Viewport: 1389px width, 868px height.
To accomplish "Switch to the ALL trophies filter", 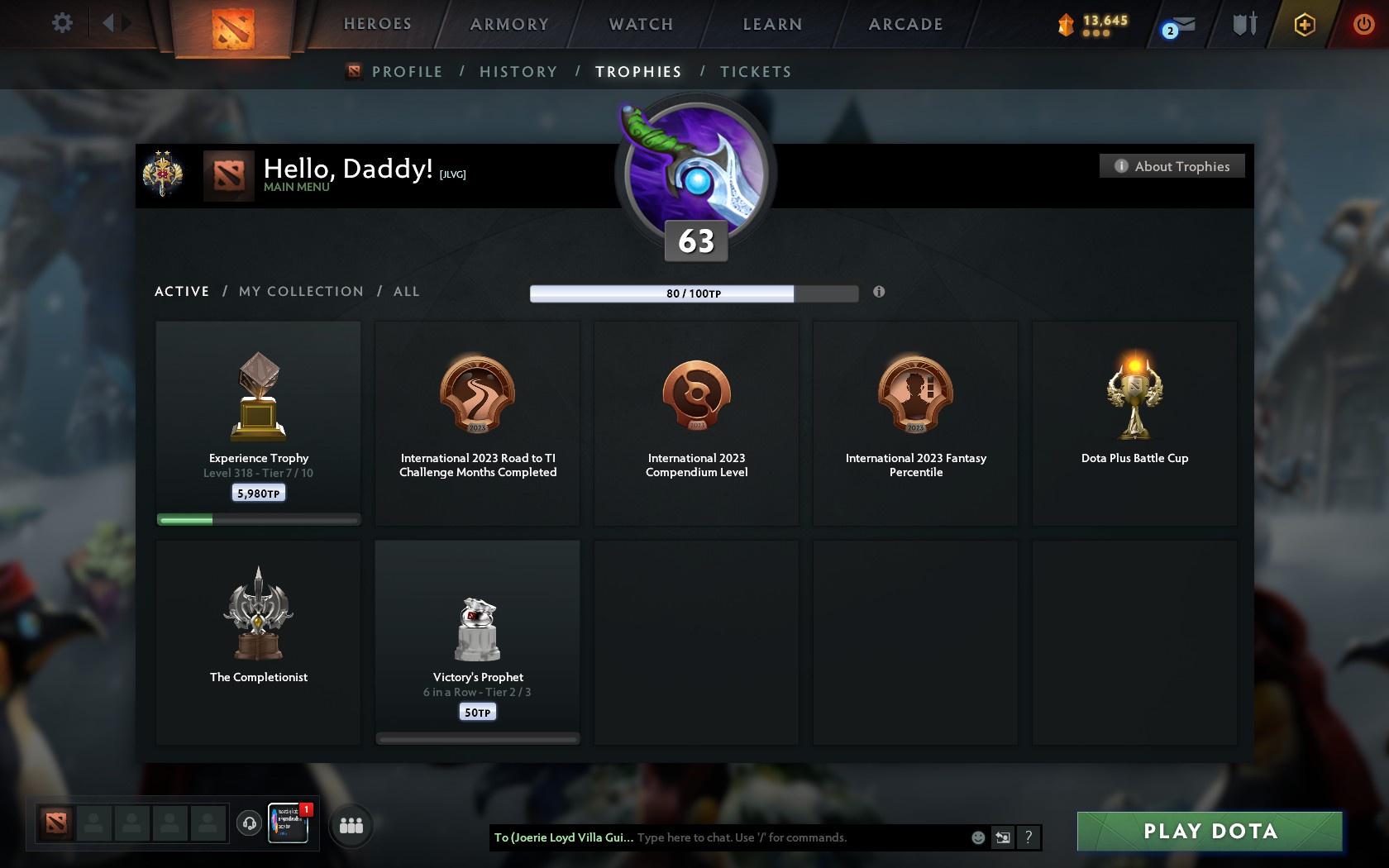I will point(406,291).
